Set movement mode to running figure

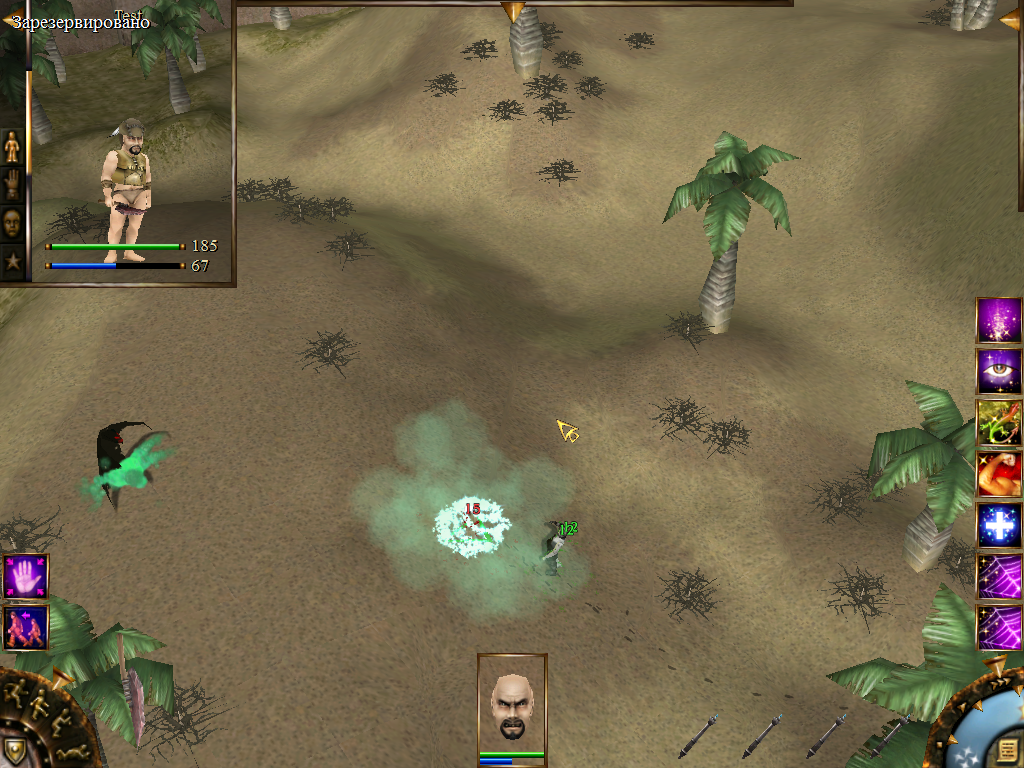pyautogui.click(x=16, y=691)
